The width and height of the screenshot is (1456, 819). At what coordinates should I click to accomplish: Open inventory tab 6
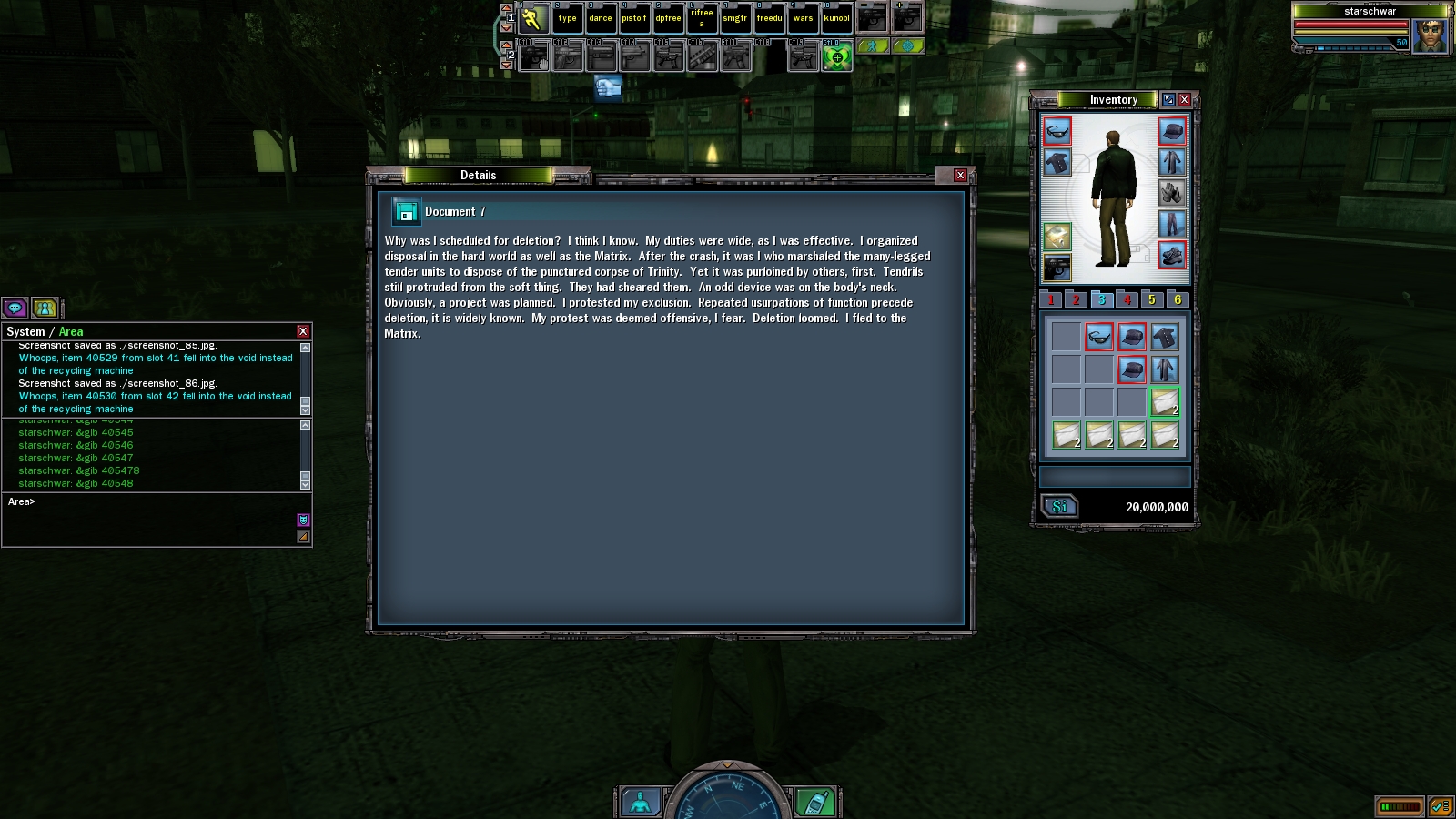1178,299
